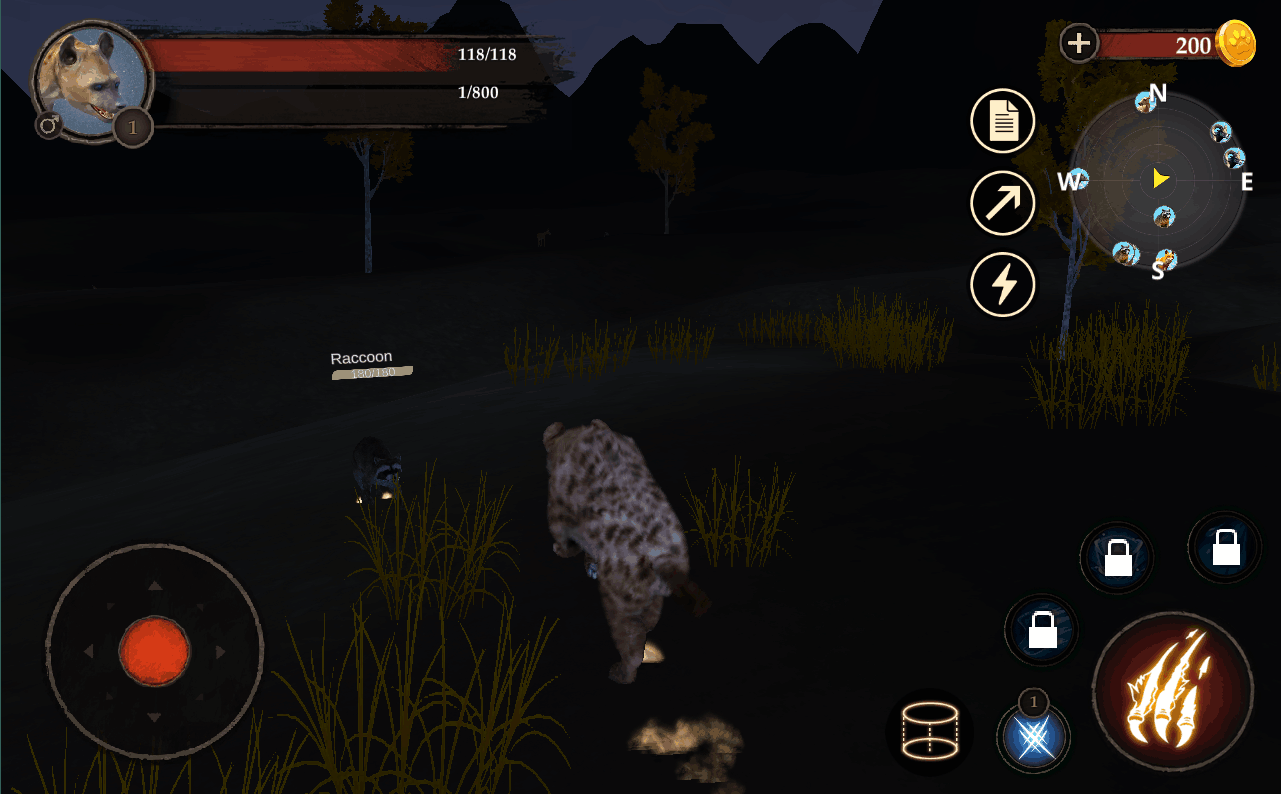
Task: Select the gender symbol badge on portrait
Action: point(48,125)
